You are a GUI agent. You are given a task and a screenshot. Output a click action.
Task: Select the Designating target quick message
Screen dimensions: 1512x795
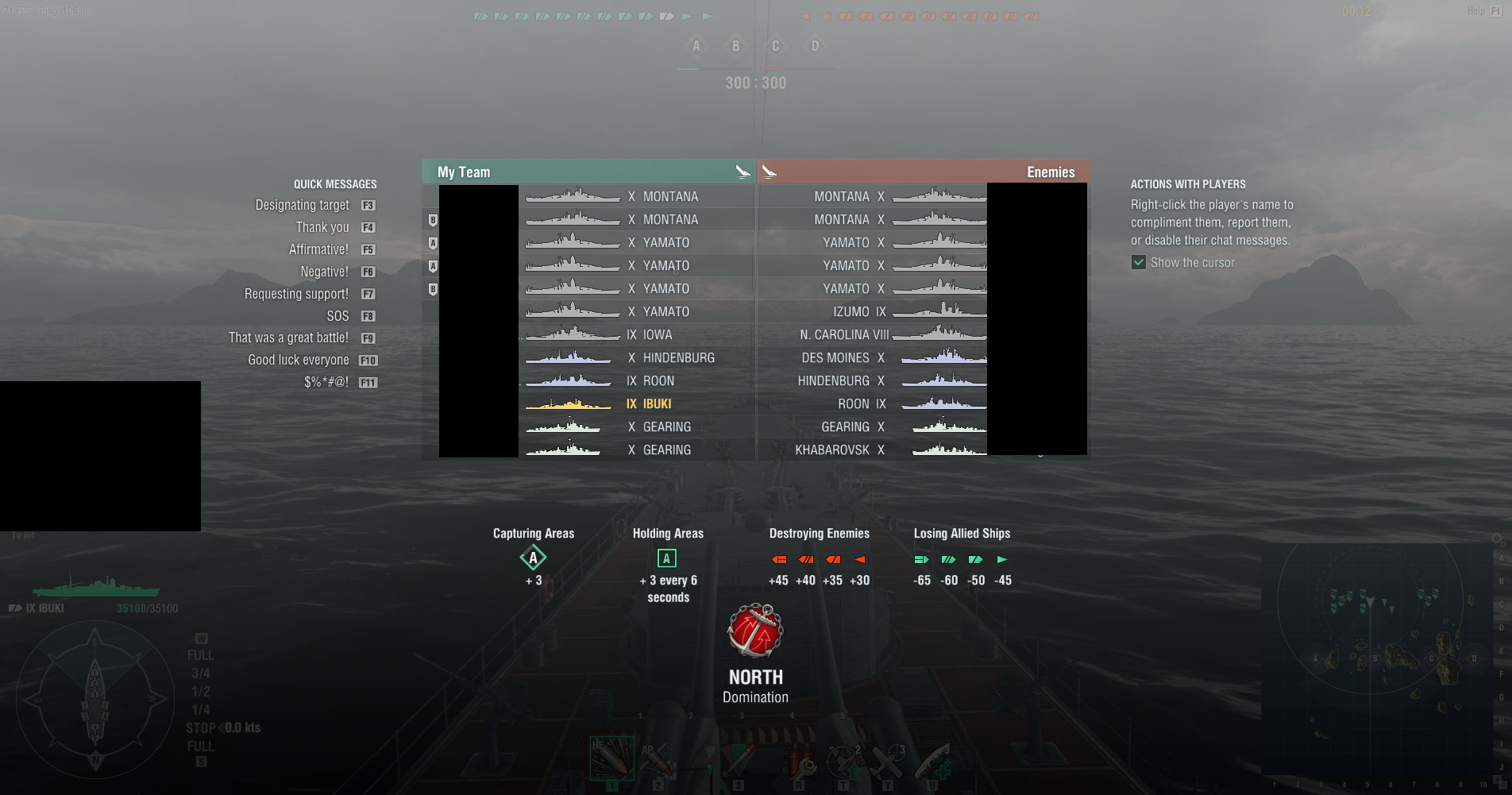[x=302, y=205]
